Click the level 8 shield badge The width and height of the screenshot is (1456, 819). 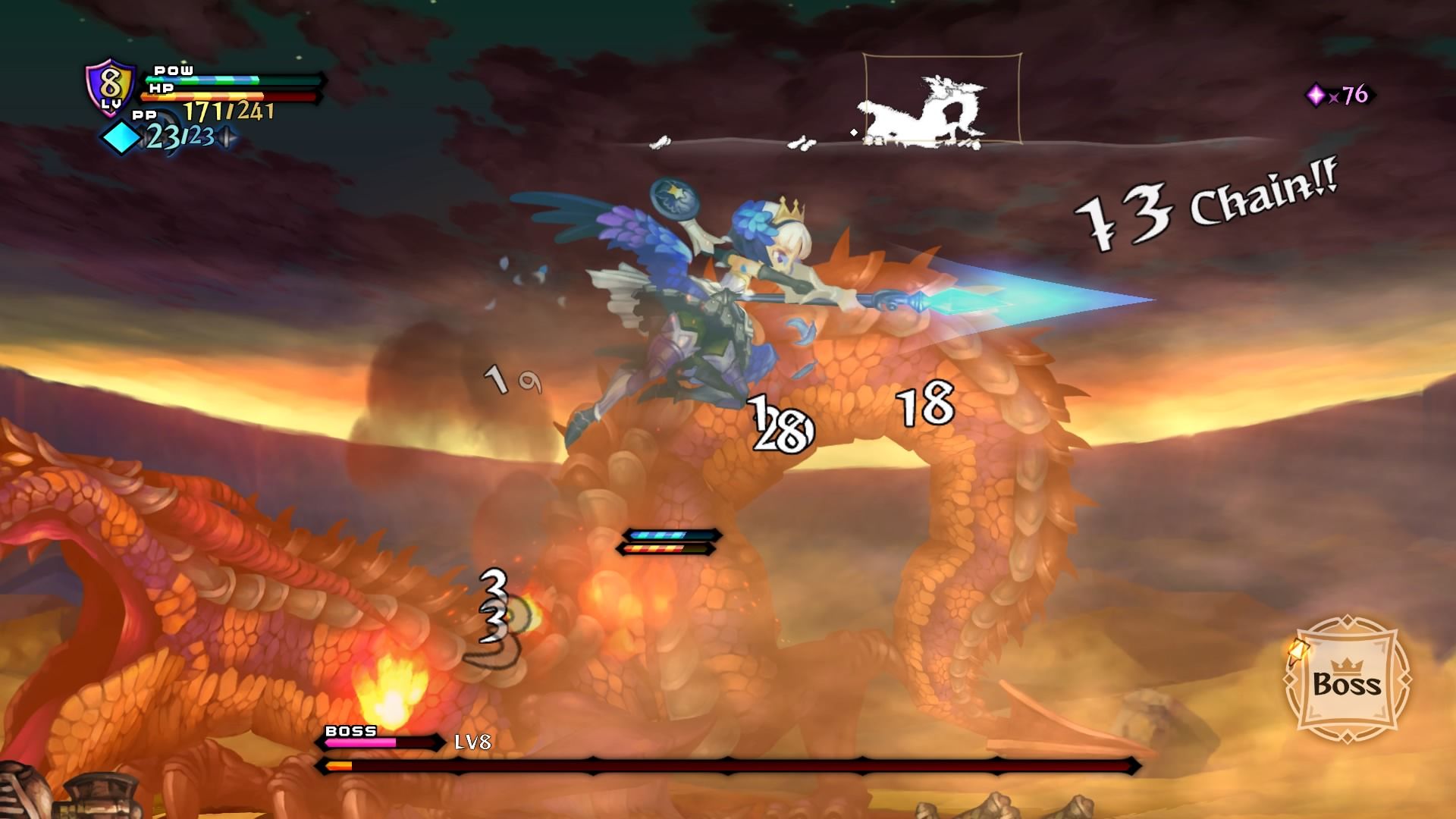coord(111,88)
